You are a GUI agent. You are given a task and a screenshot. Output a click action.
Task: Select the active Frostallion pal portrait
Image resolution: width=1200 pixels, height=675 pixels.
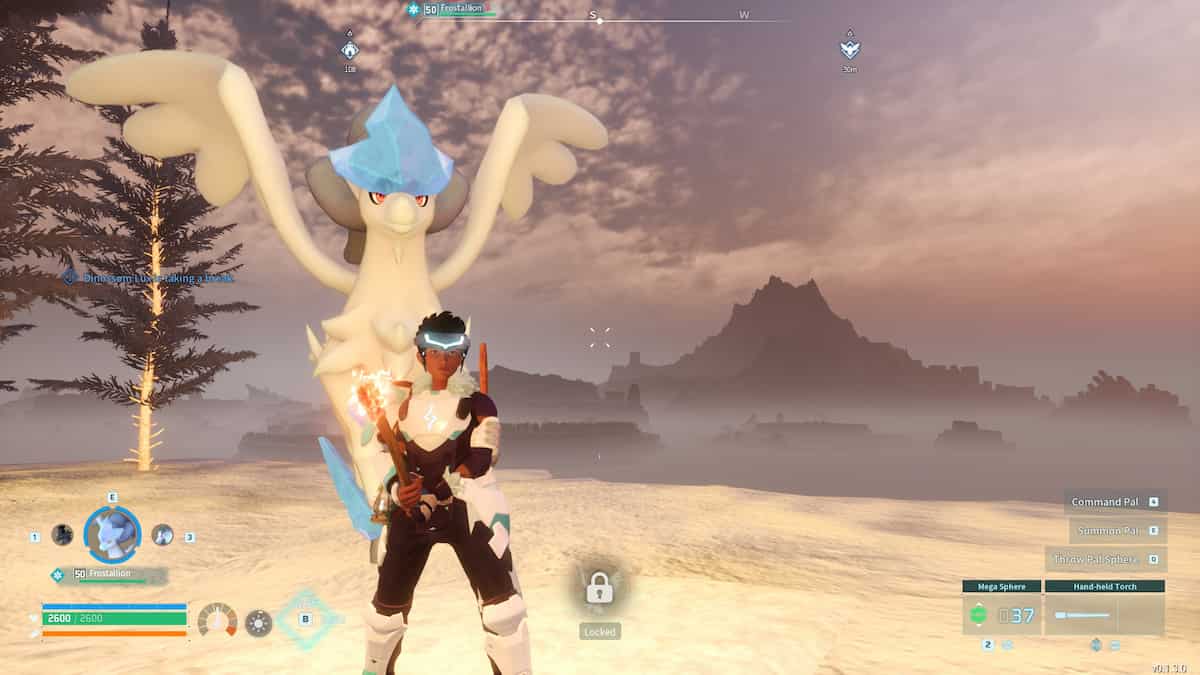click(111, 534)
